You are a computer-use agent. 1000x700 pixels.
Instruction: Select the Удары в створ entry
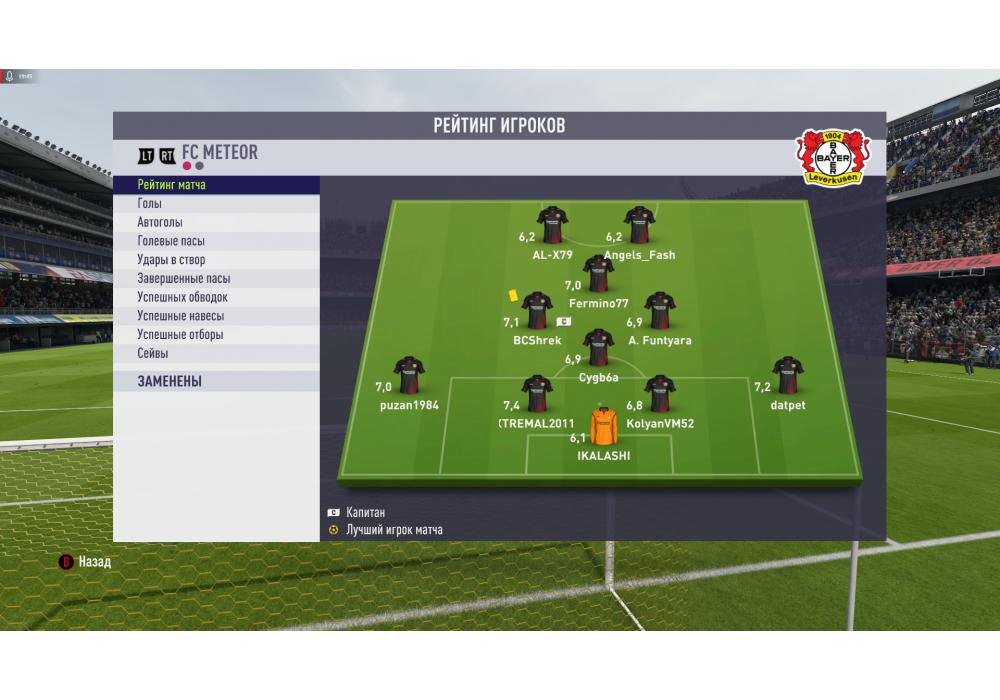(216, 260)
